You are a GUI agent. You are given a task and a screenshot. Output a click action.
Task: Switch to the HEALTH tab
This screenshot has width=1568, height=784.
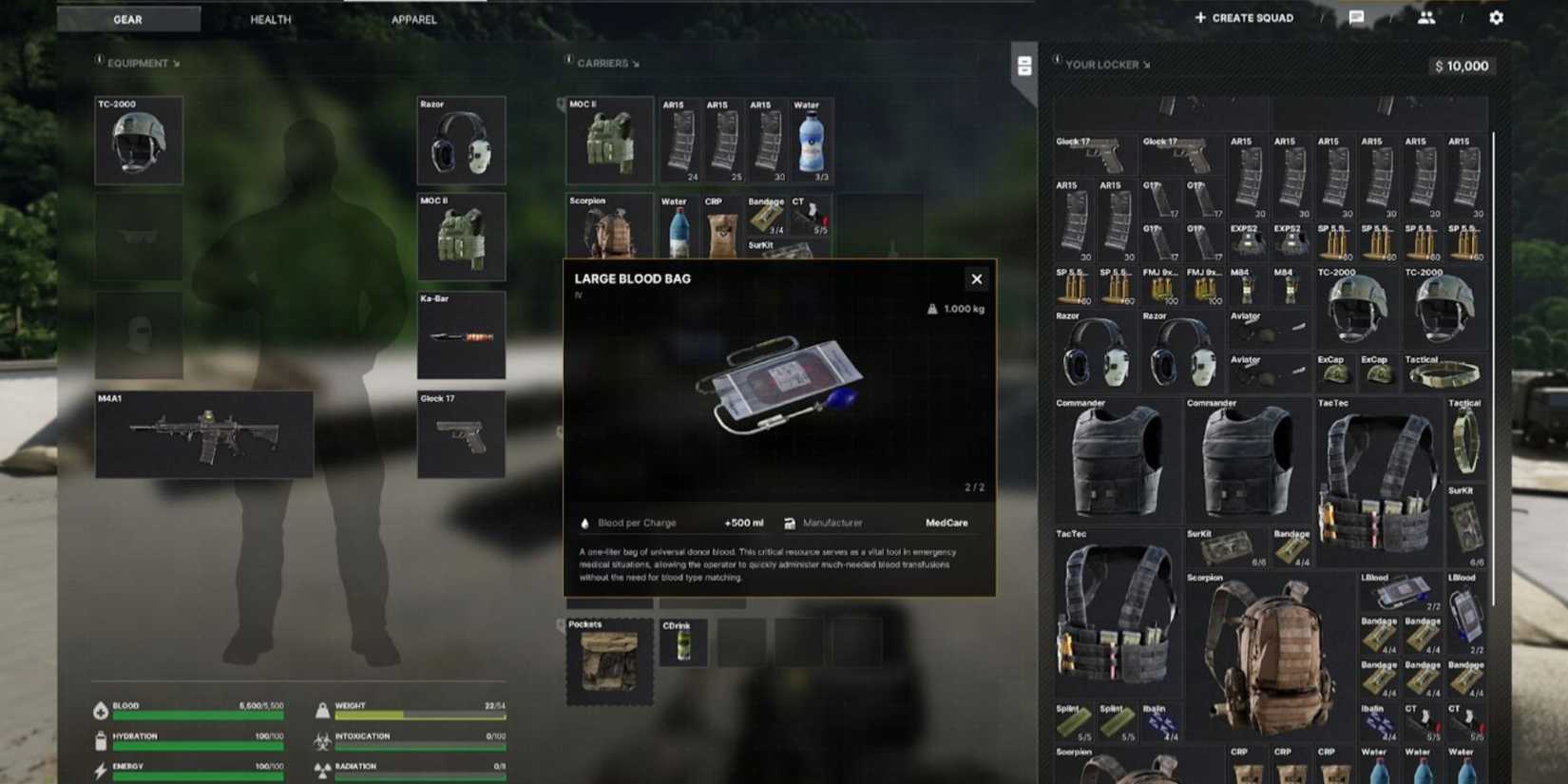tap(269, 19)
